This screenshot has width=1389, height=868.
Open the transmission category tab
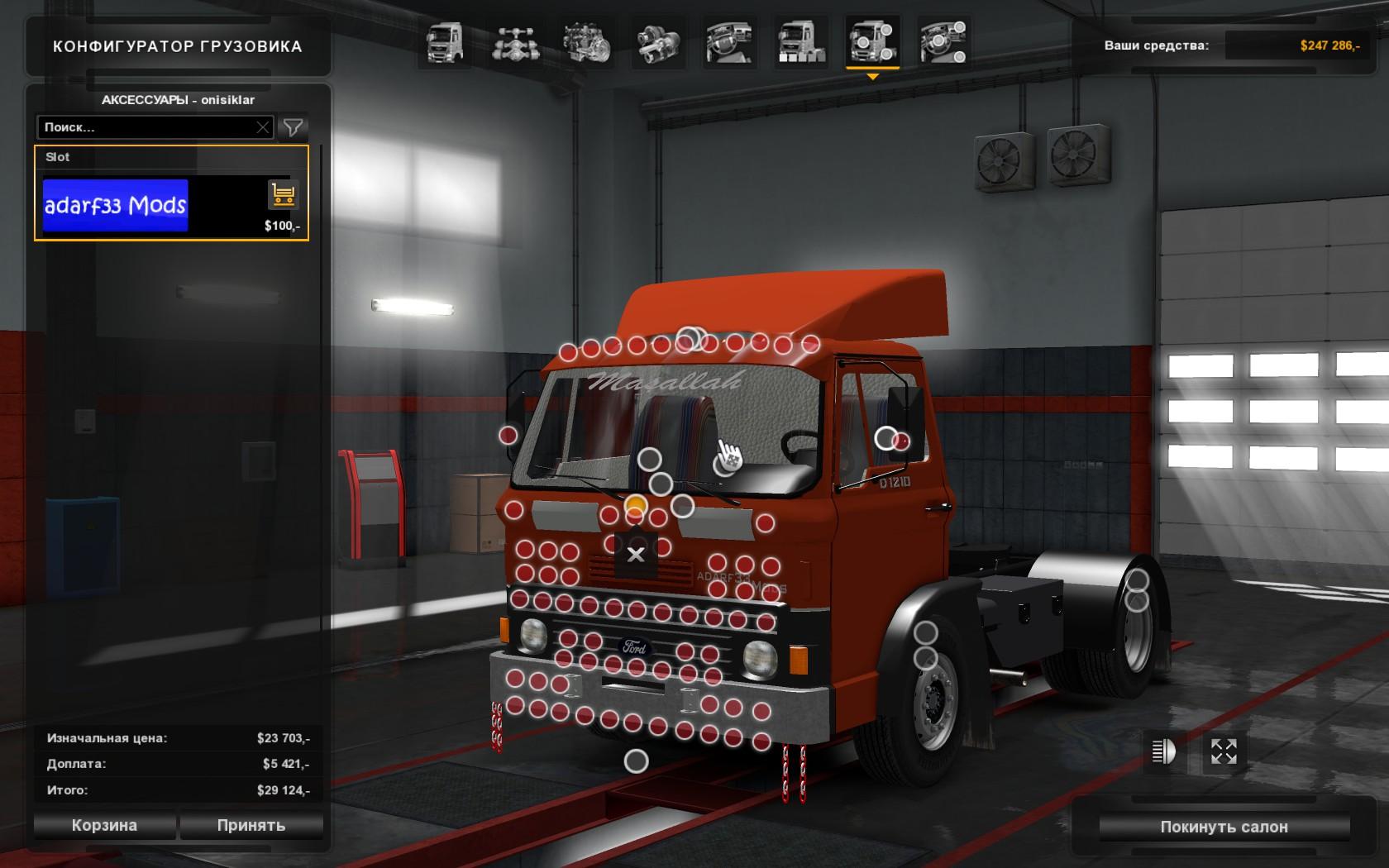pyautogui.click(x=658, y=43)
